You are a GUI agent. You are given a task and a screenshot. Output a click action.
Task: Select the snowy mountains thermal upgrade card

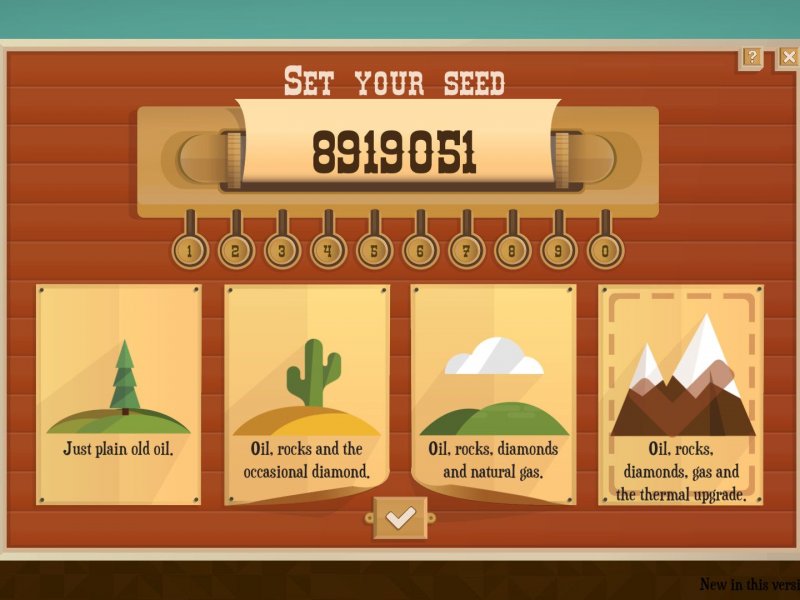pos(681,394)
